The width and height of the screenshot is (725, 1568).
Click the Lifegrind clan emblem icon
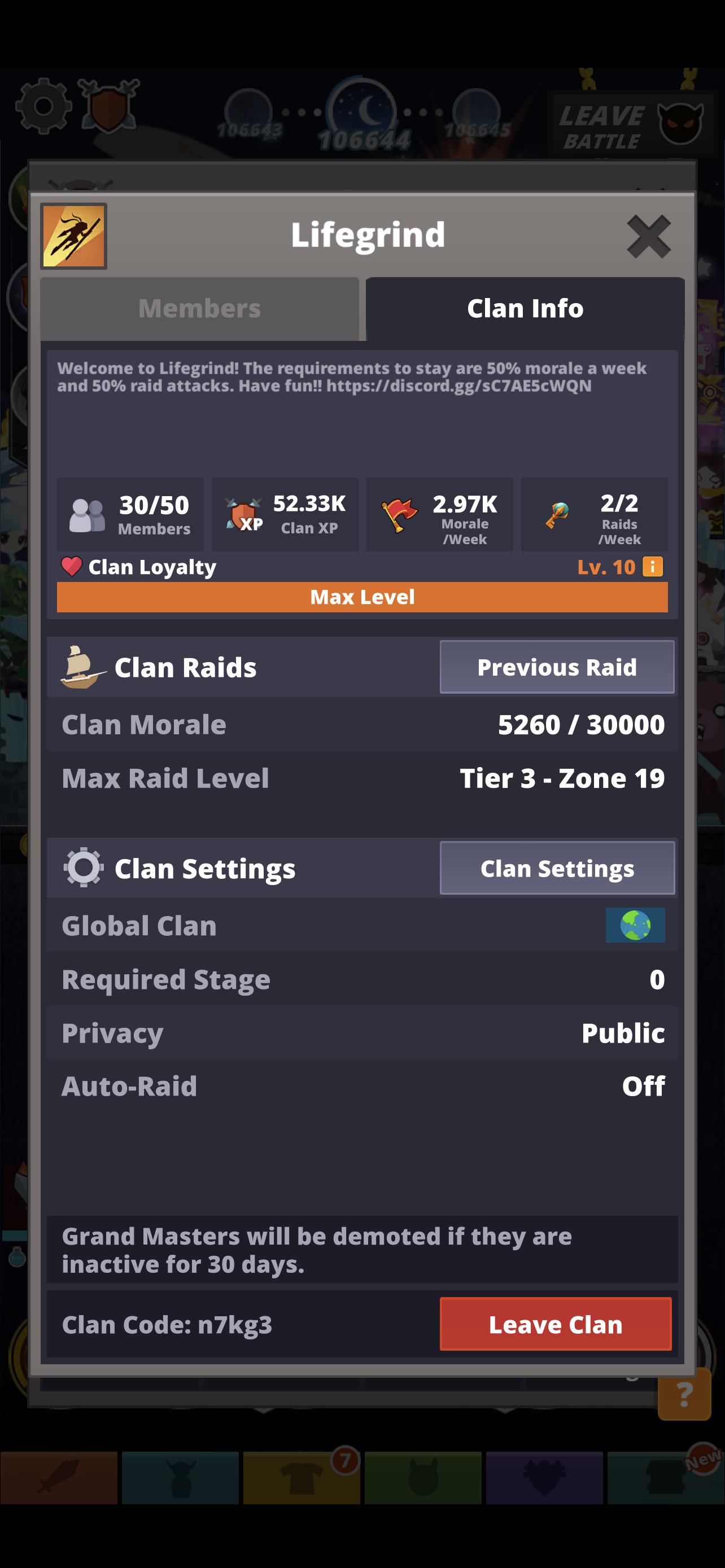[72, 235]
